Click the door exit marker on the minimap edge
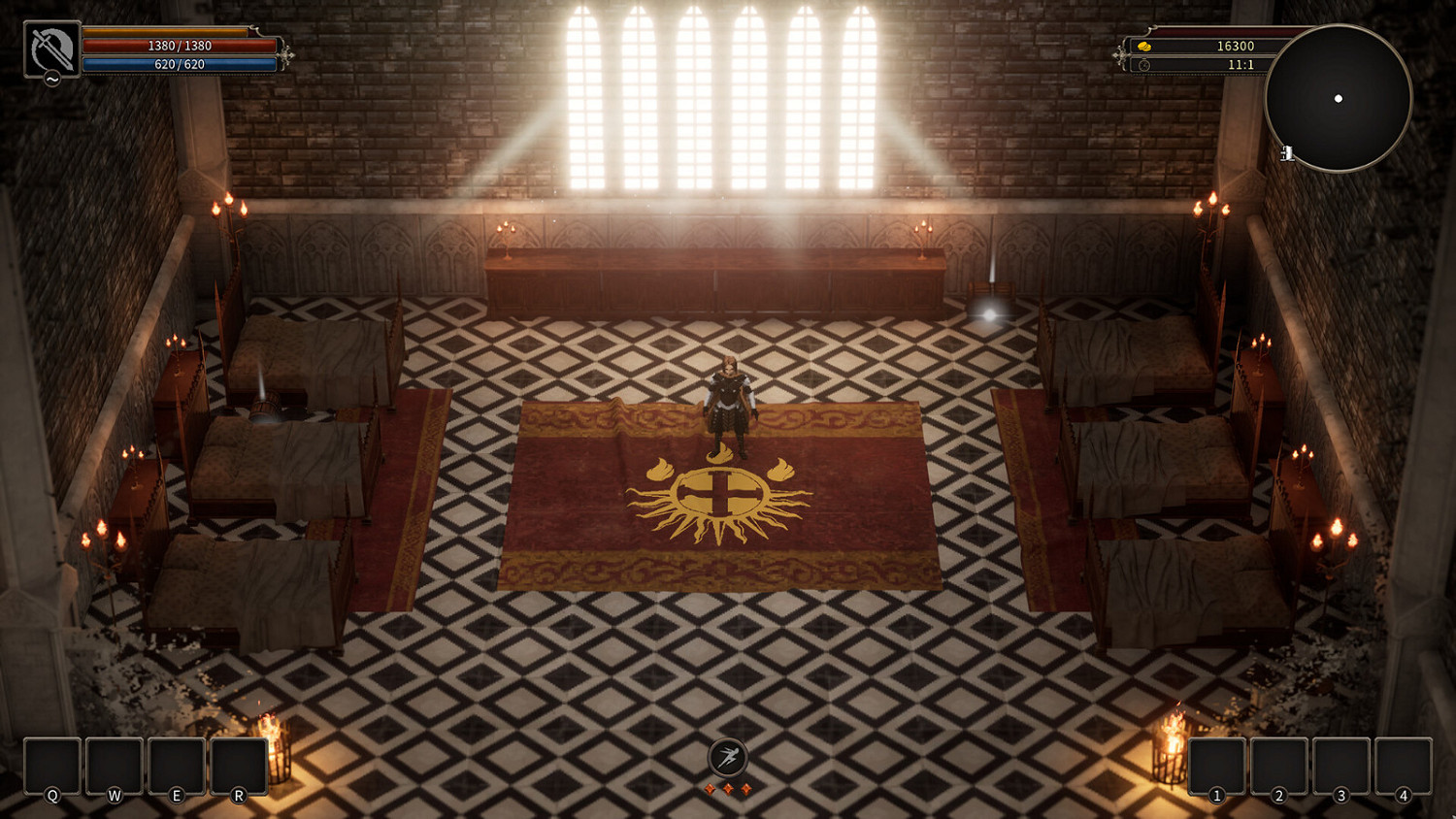The width and height of the screenshot is (1456, 819). [x=1287, y=150]
